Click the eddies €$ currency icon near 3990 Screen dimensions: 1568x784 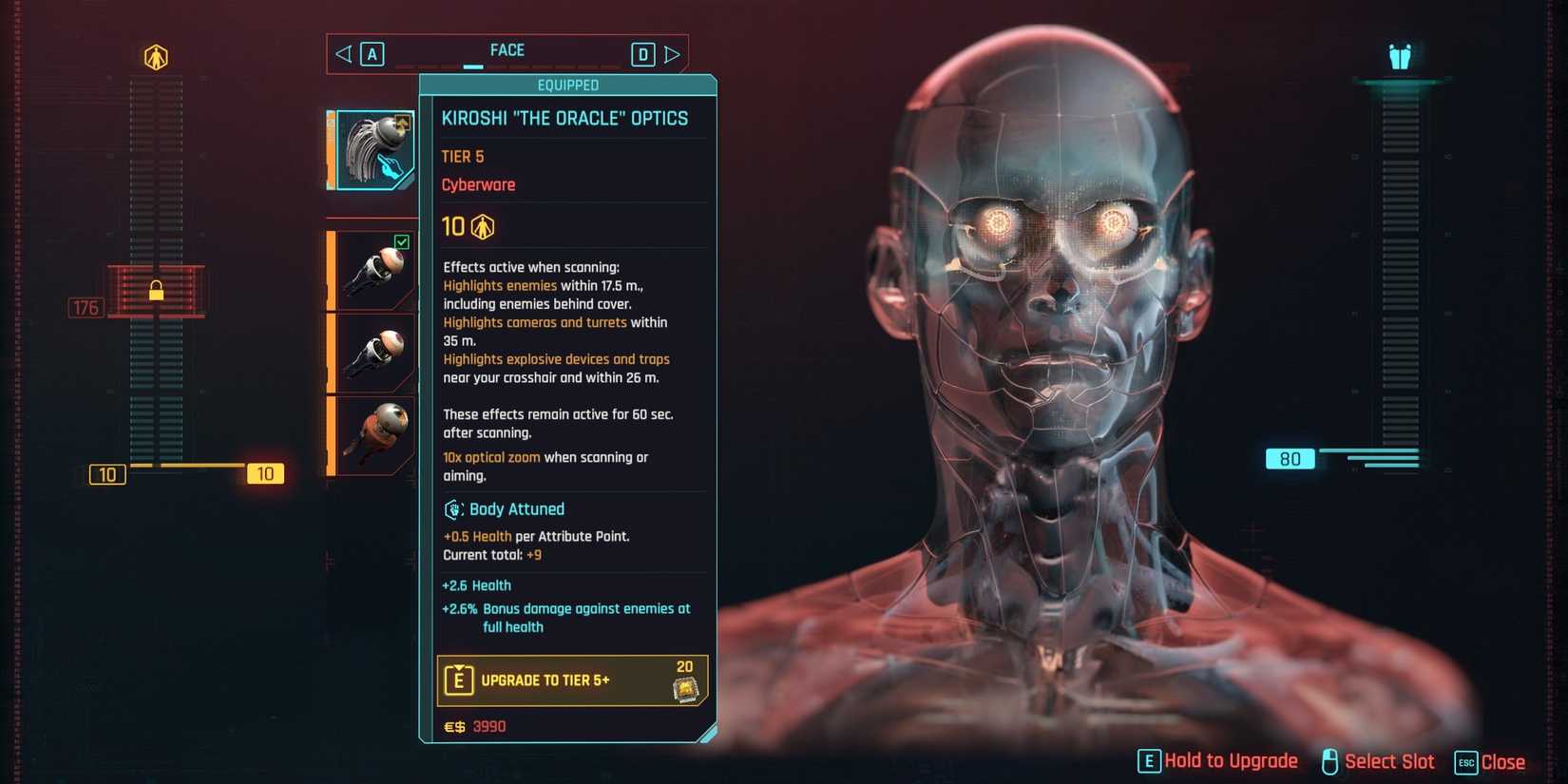[453, 726]
